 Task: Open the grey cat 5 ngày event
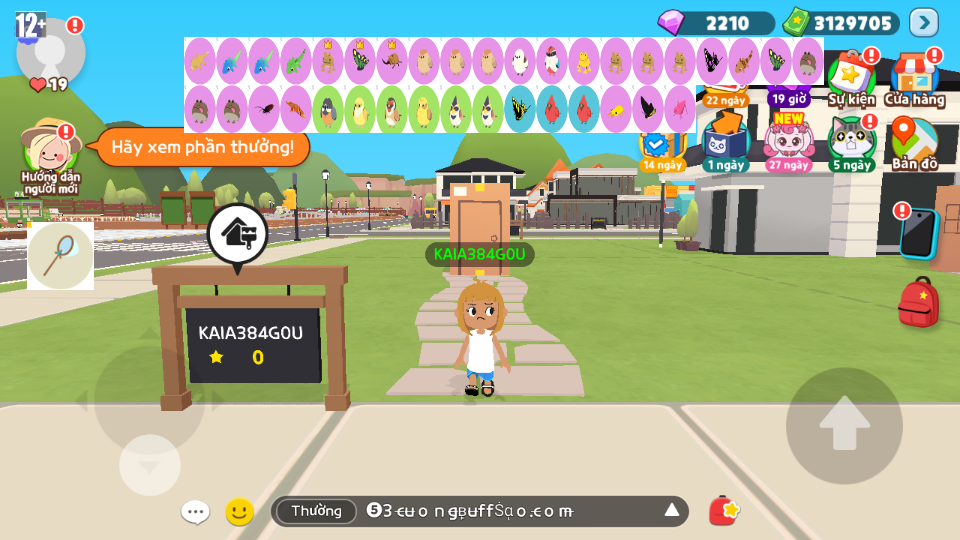pos(851,142)
